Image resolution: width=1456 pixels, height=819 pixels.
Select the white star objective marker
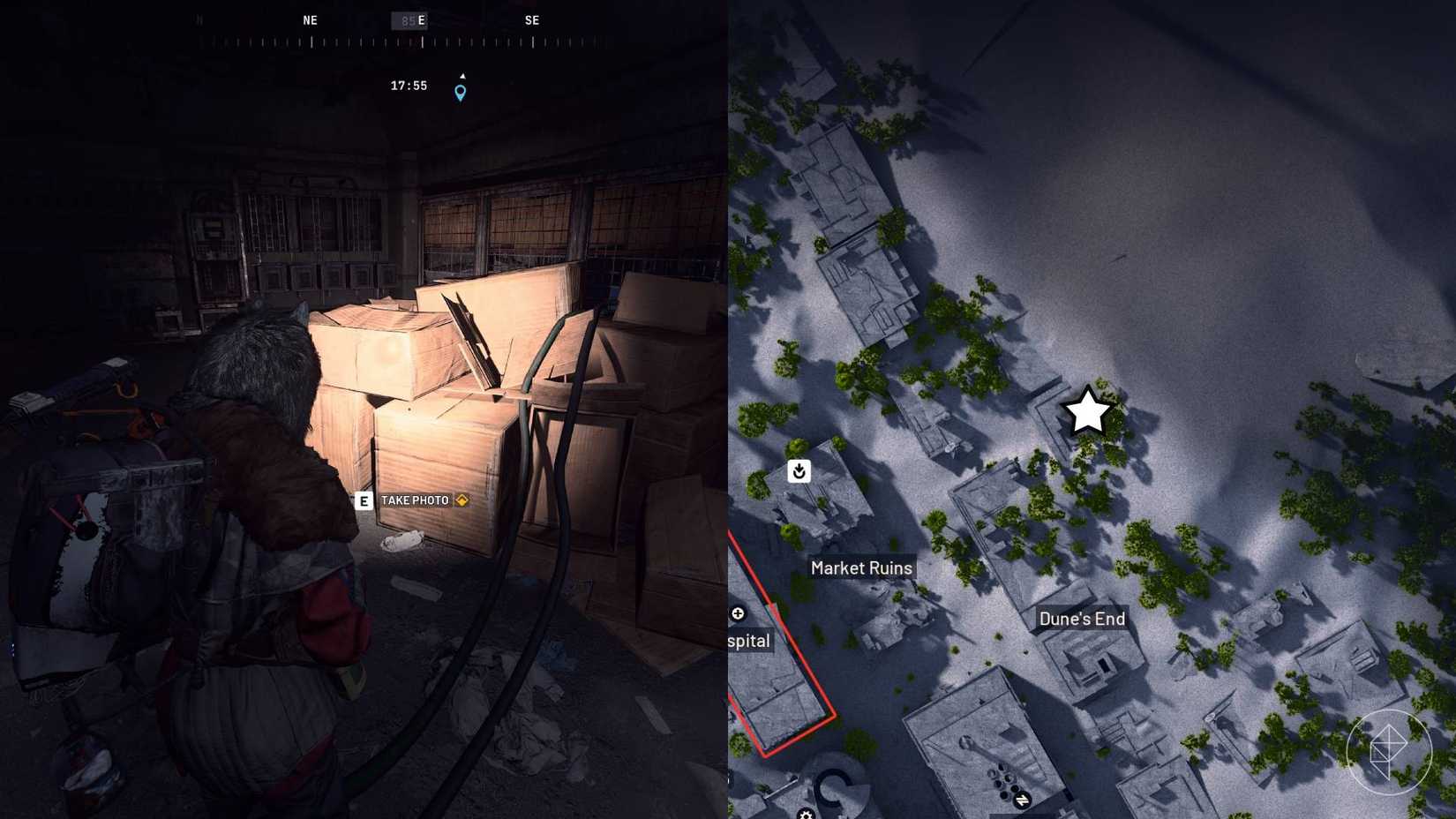click(x=1086, y=411)
